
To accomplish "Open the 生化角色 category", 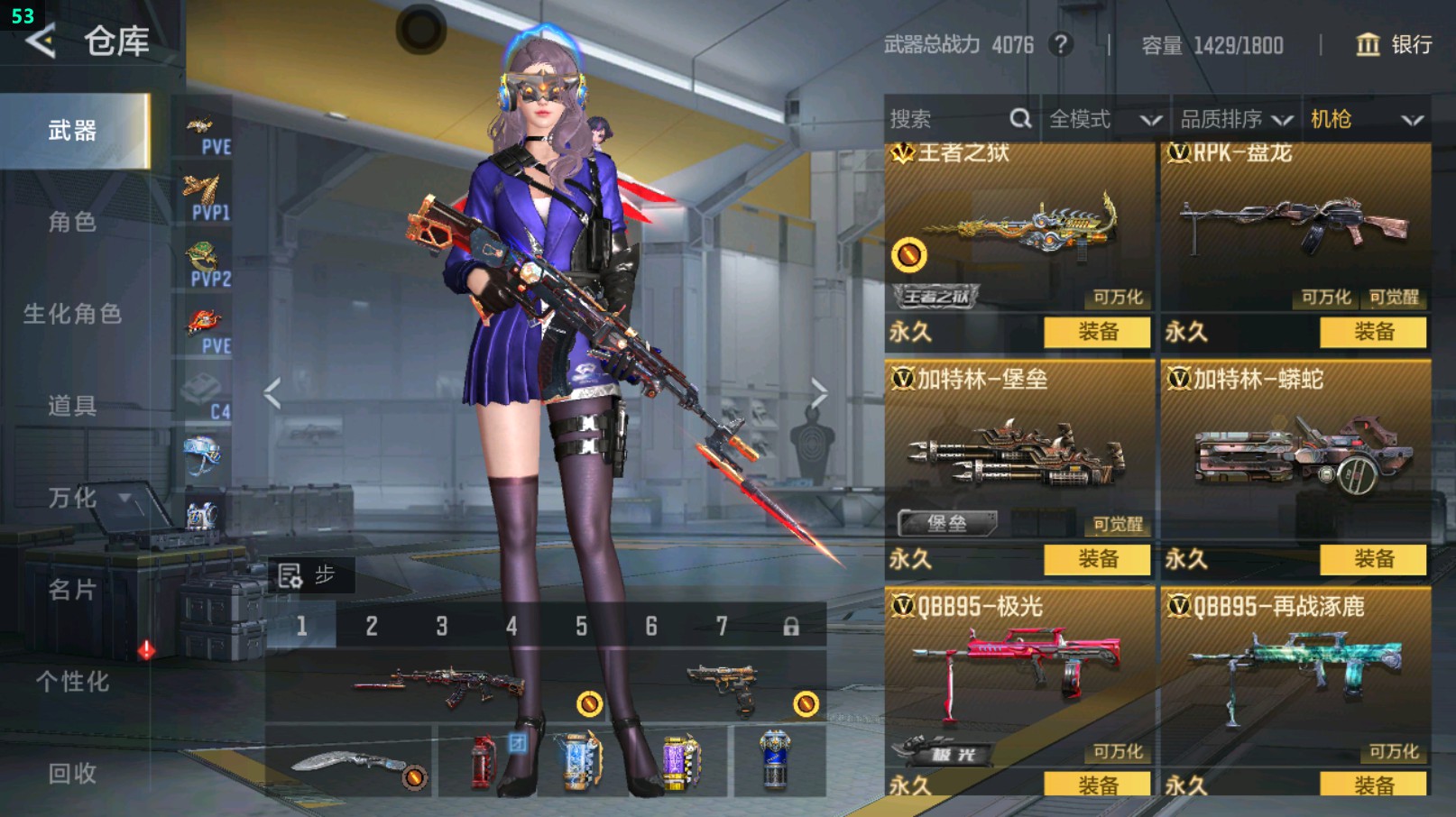I will point(72,314).
